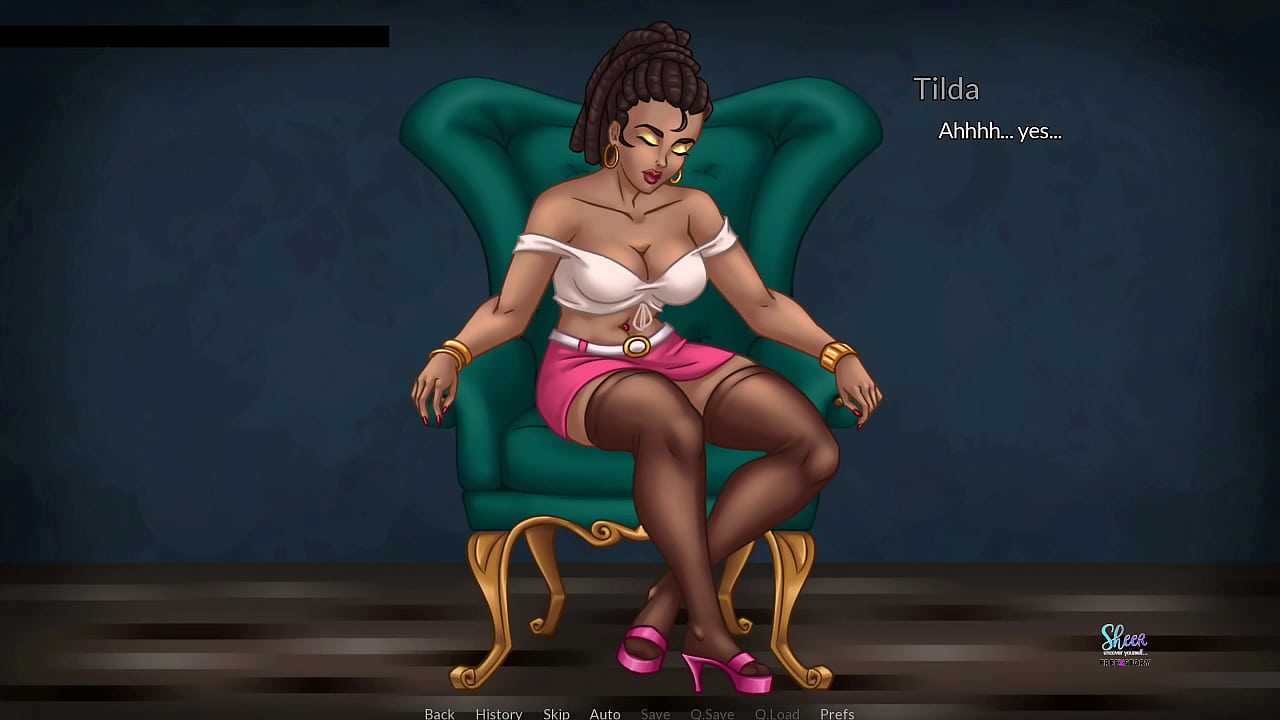This screenshot has height=720, width=1280.
Task: Turn on Auto advance
Action: 605,713
